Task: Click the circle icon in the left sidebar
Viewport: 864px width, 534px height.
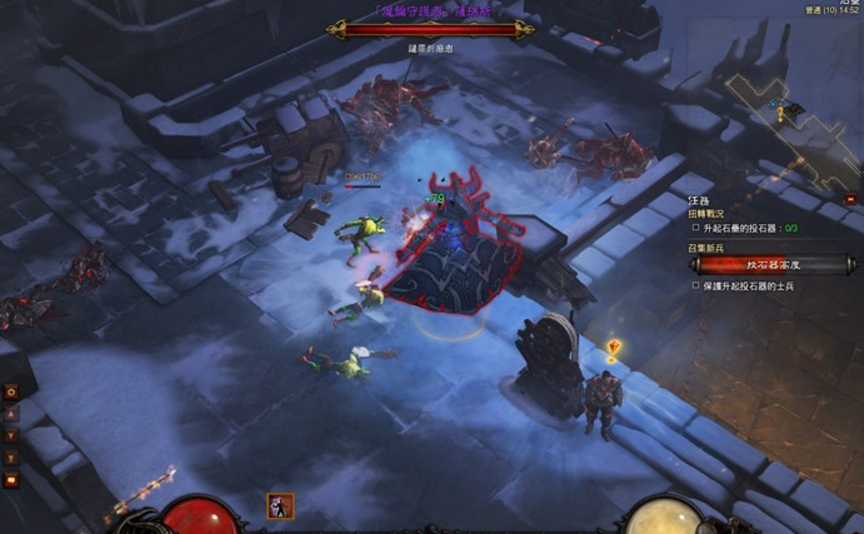Action: tap(12, 392)
